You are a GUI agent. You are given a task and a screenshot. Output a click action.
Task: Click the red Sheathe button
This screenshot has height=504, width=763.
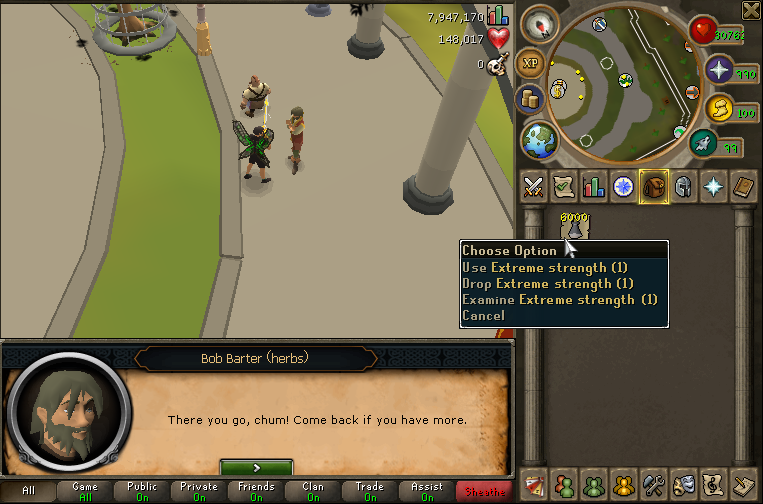[484, 492]
